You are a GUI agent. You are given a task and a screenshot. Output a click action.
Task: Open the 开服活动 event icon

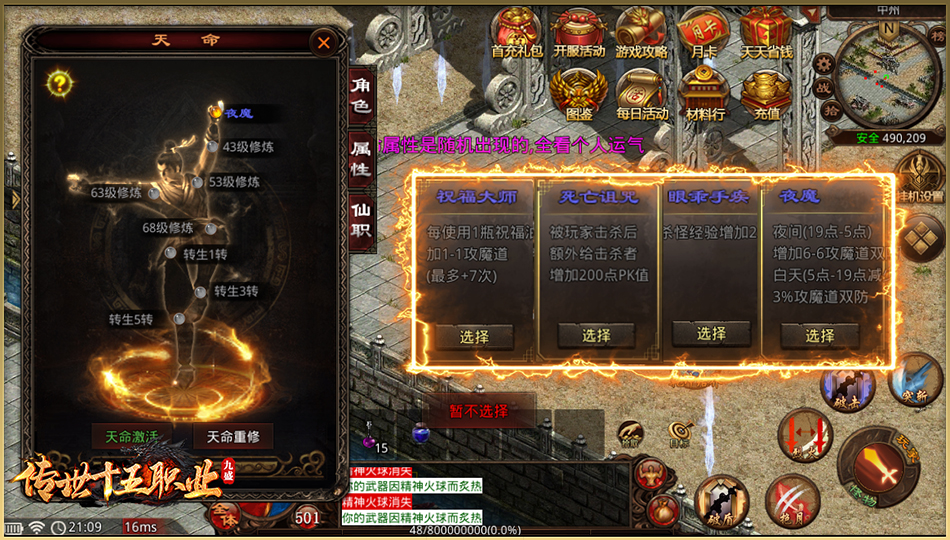point(579,34)
